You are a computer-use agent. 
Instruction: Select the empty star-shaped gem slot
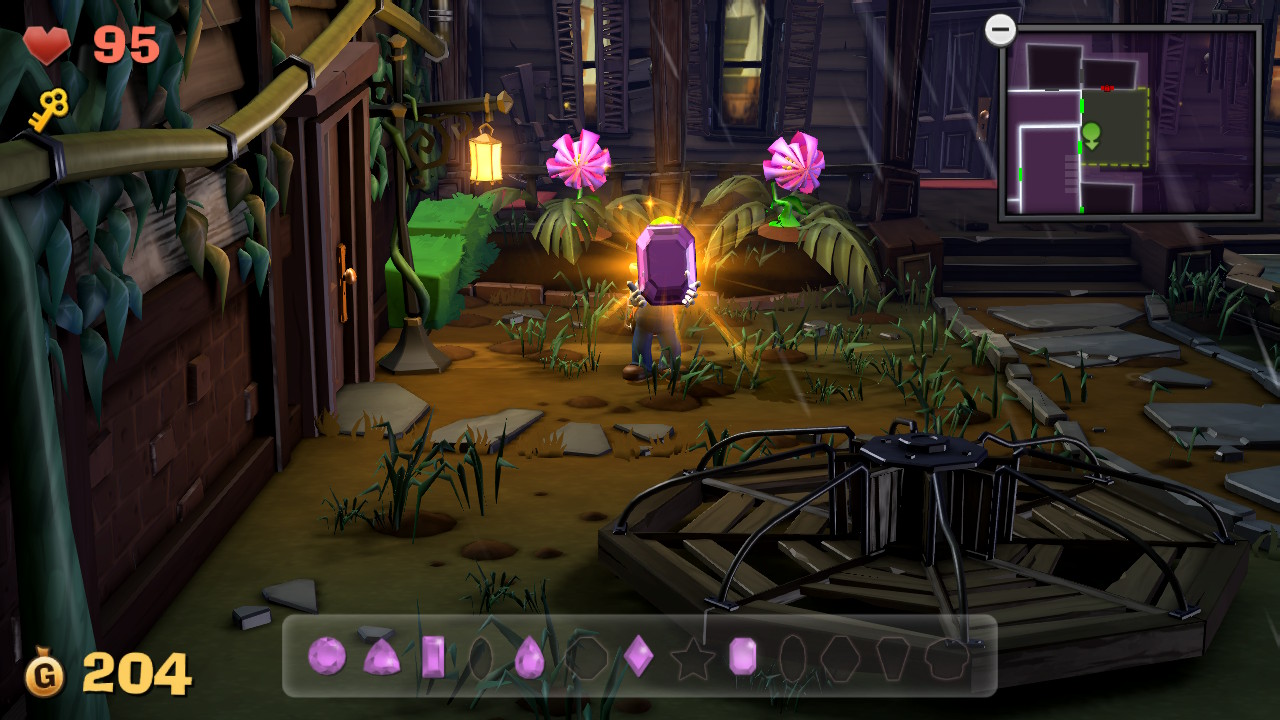tap(690, 657)
